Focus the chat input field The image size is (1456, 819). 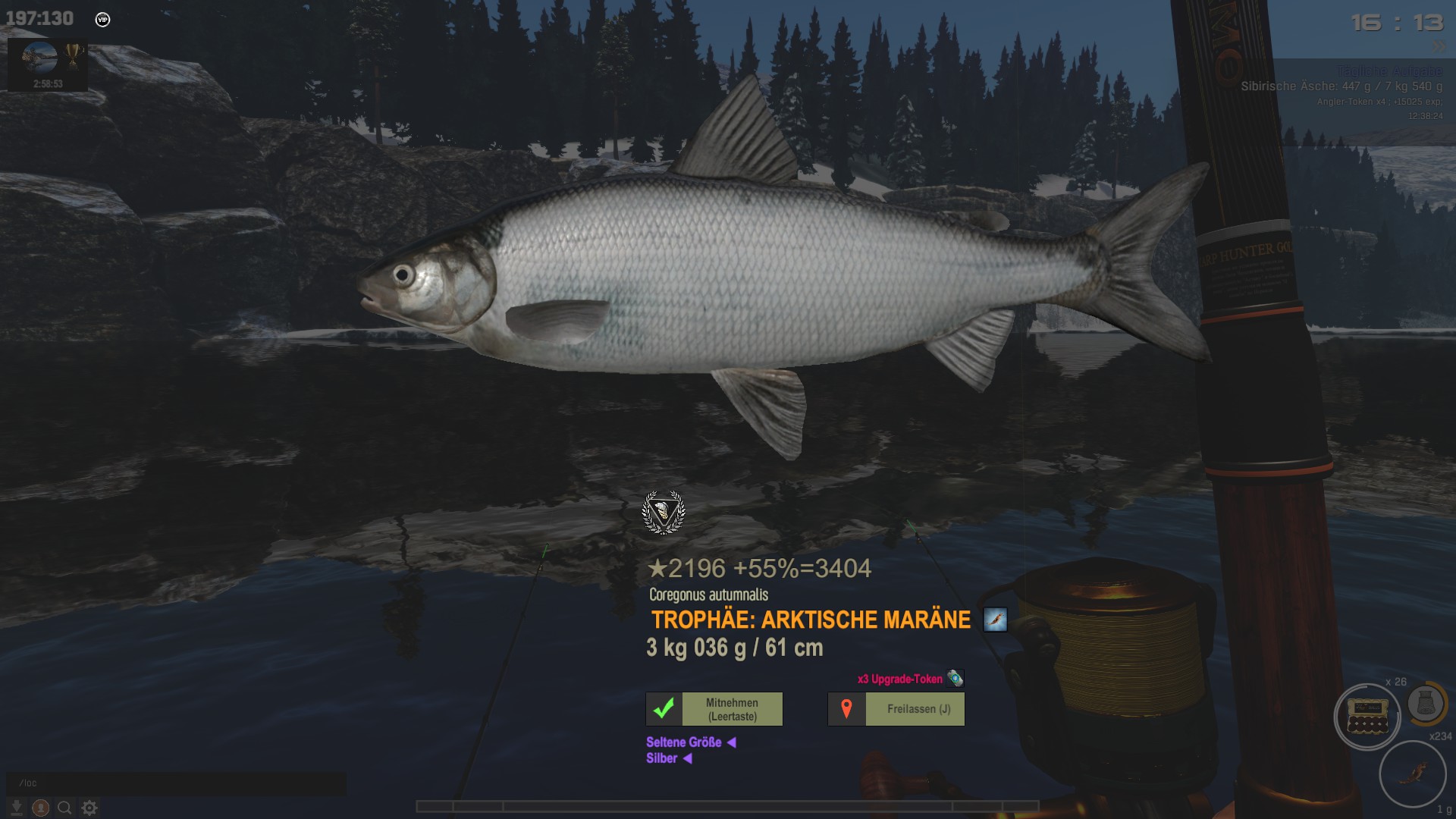(176, 783)
